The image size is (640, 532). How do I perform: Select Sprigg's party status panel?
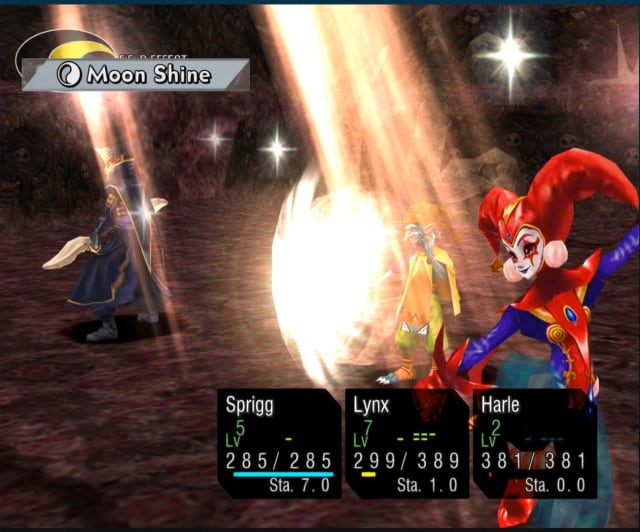(278, 443)
